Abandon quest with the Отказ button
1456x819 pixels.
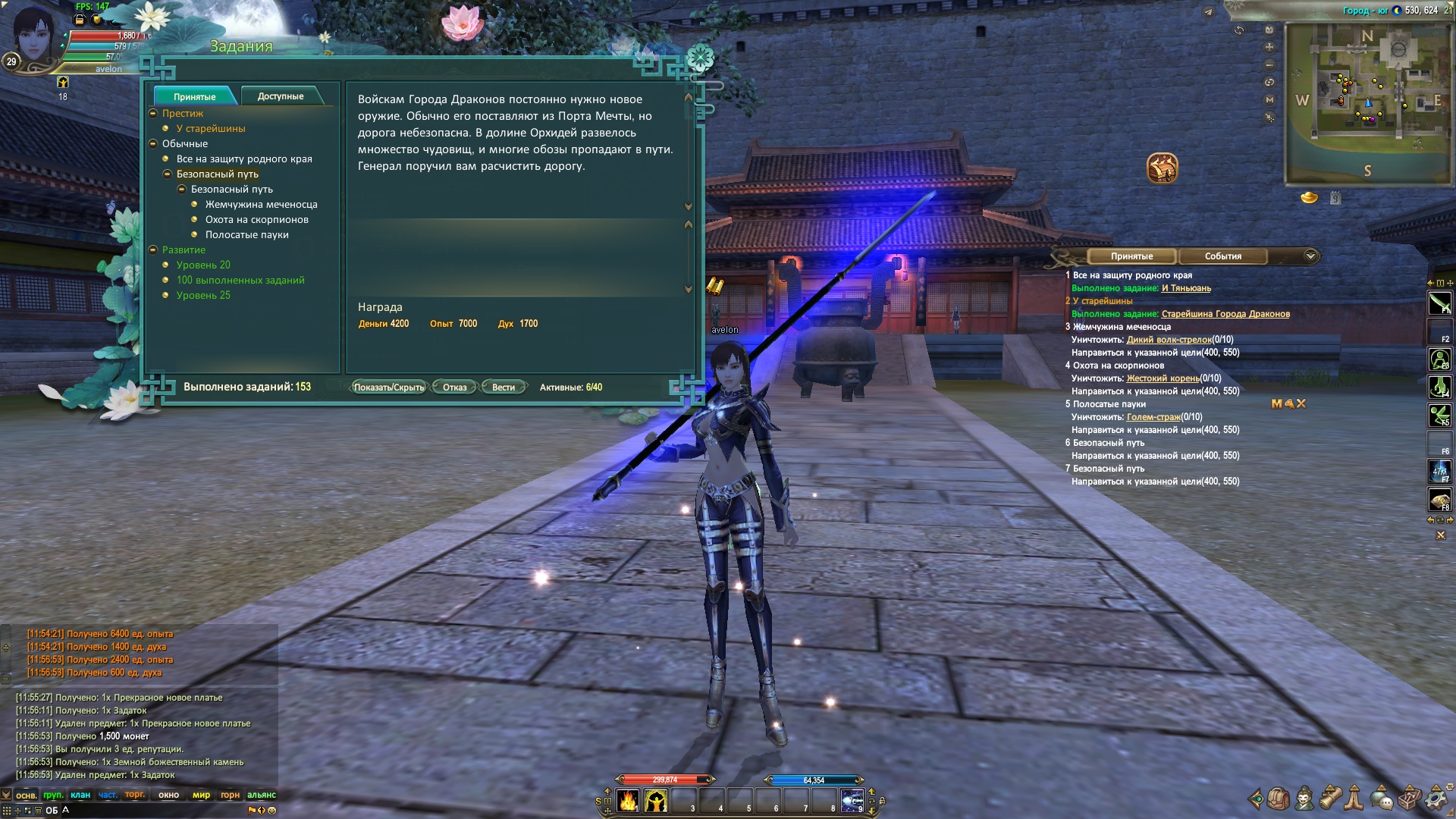454,388
